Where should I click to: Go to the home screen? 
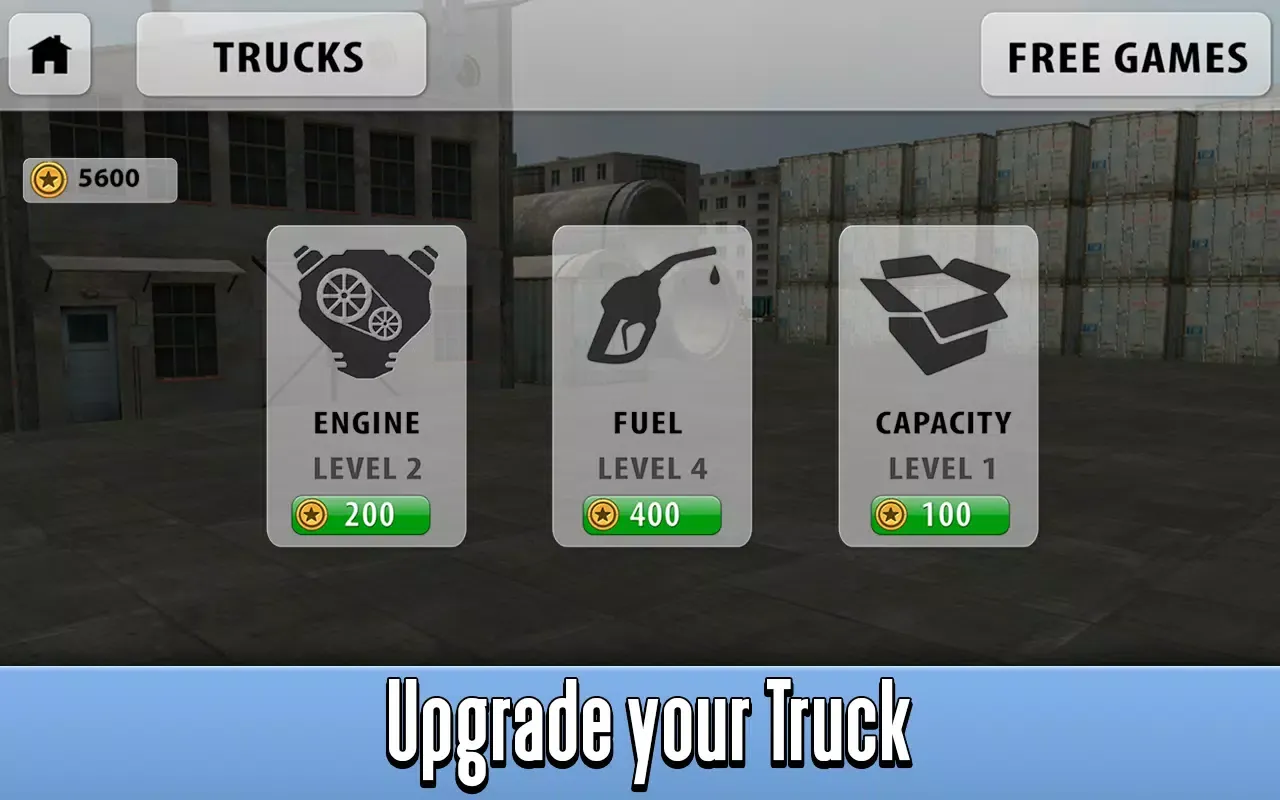point(50,55)
